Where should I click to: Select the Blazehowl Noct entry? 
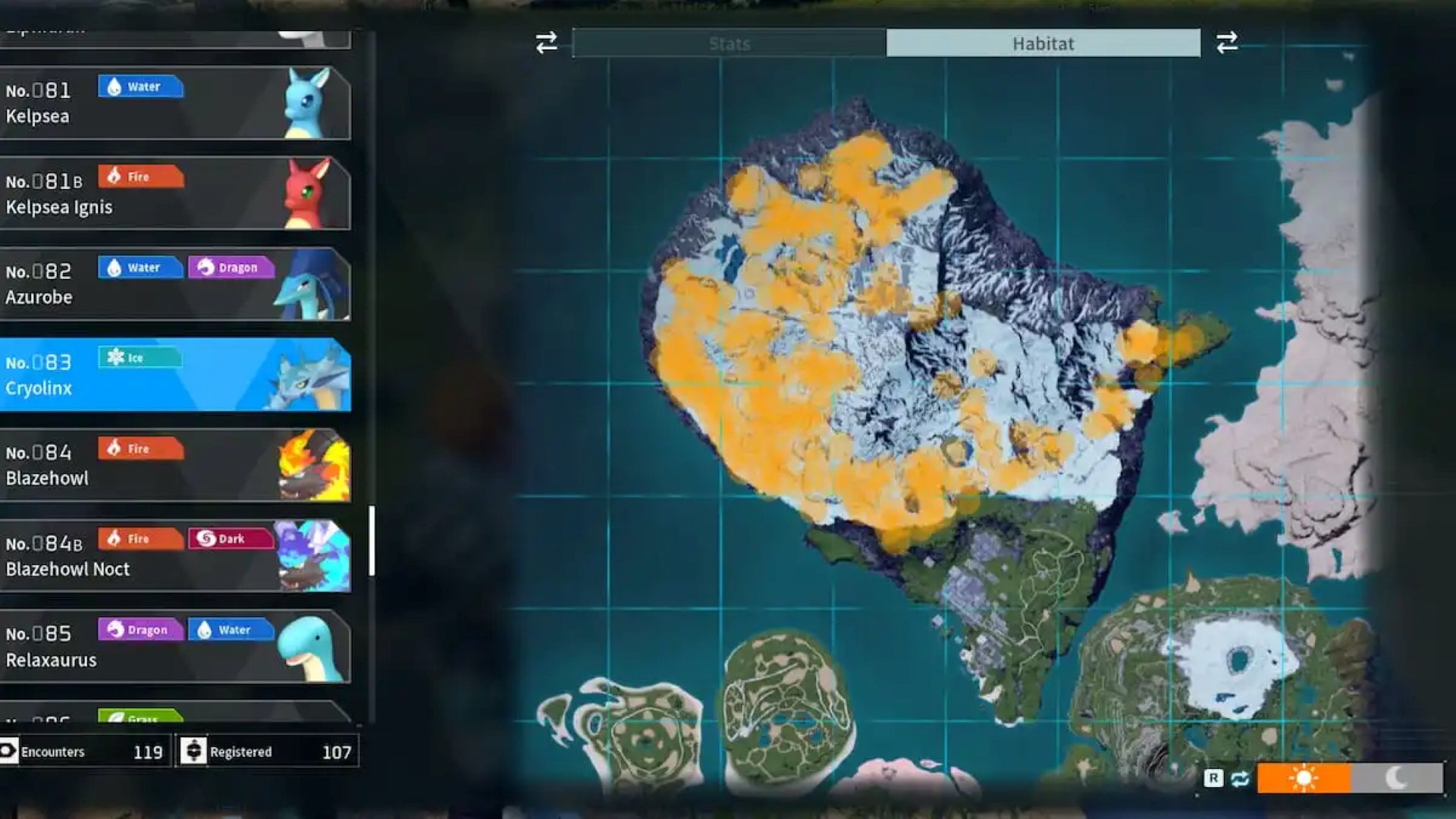[x=174, y=556]
